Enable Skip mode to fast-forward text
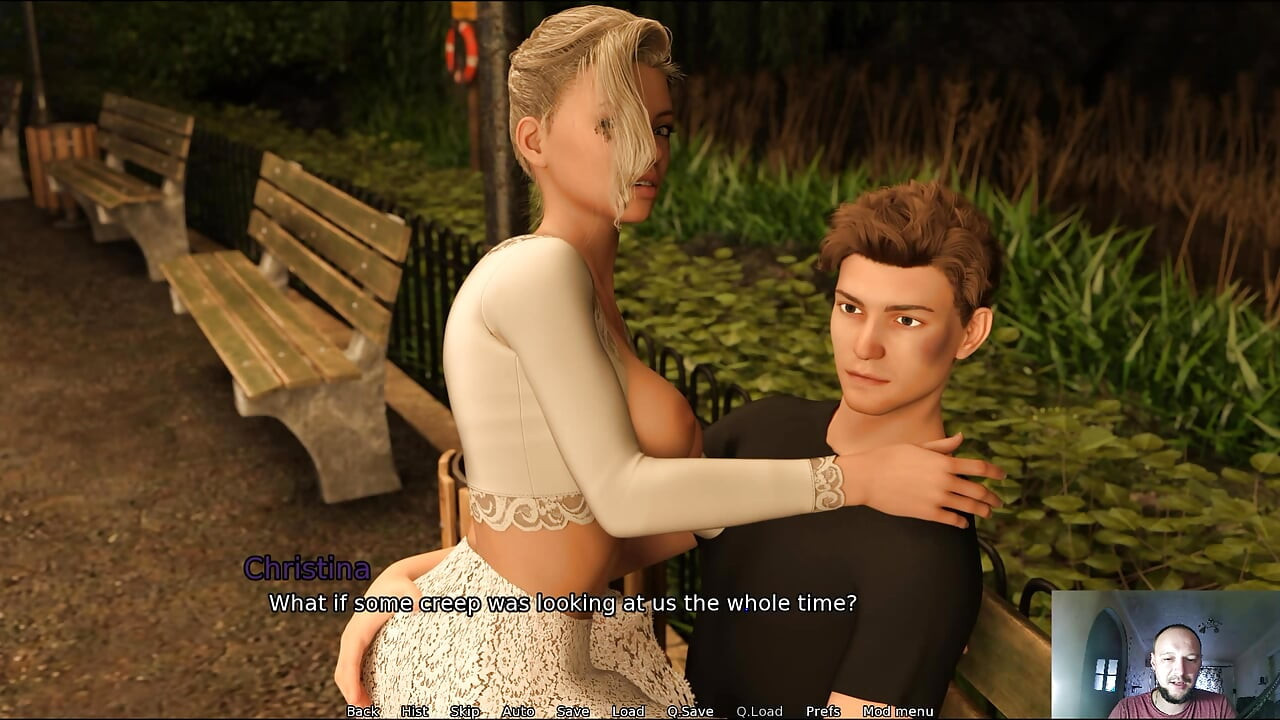This screenshot has width=1280, height=720. coord(463,711)
